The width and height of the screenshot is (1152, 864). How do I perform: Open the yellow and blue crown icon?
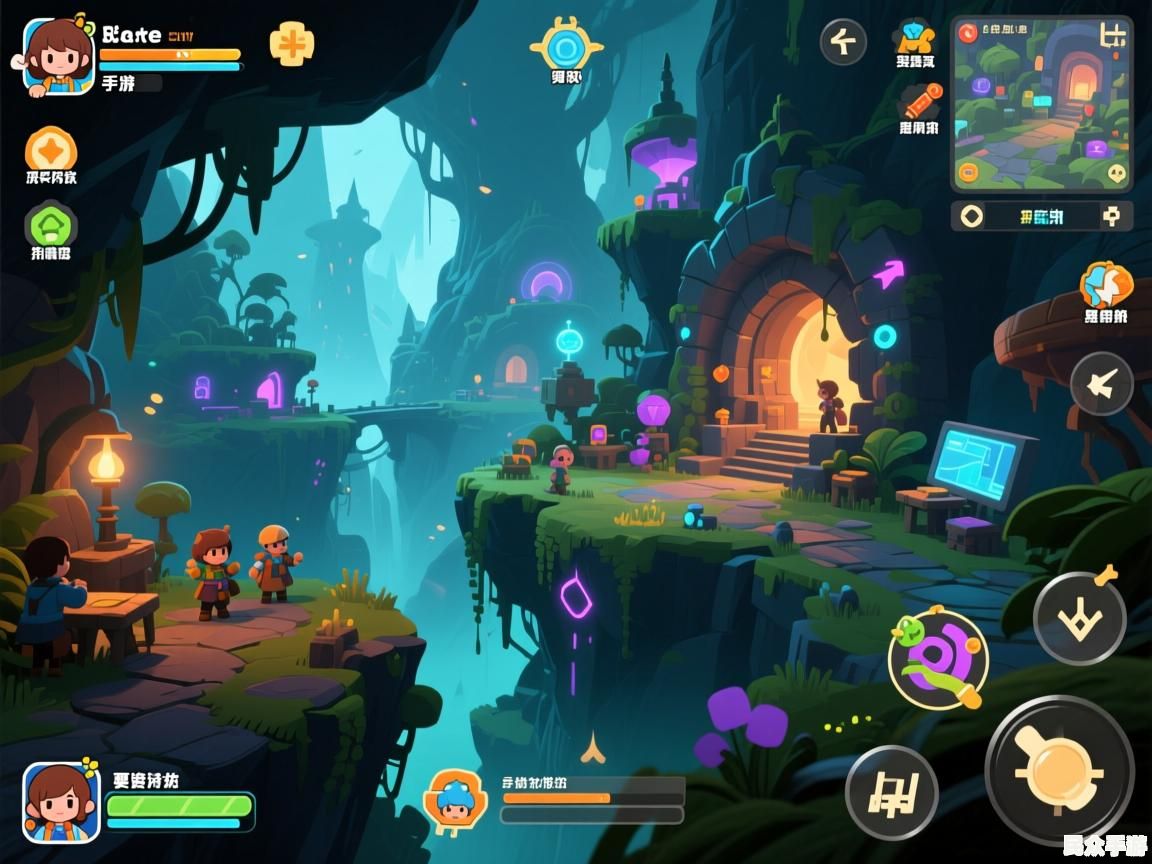[x=915, y=37]
